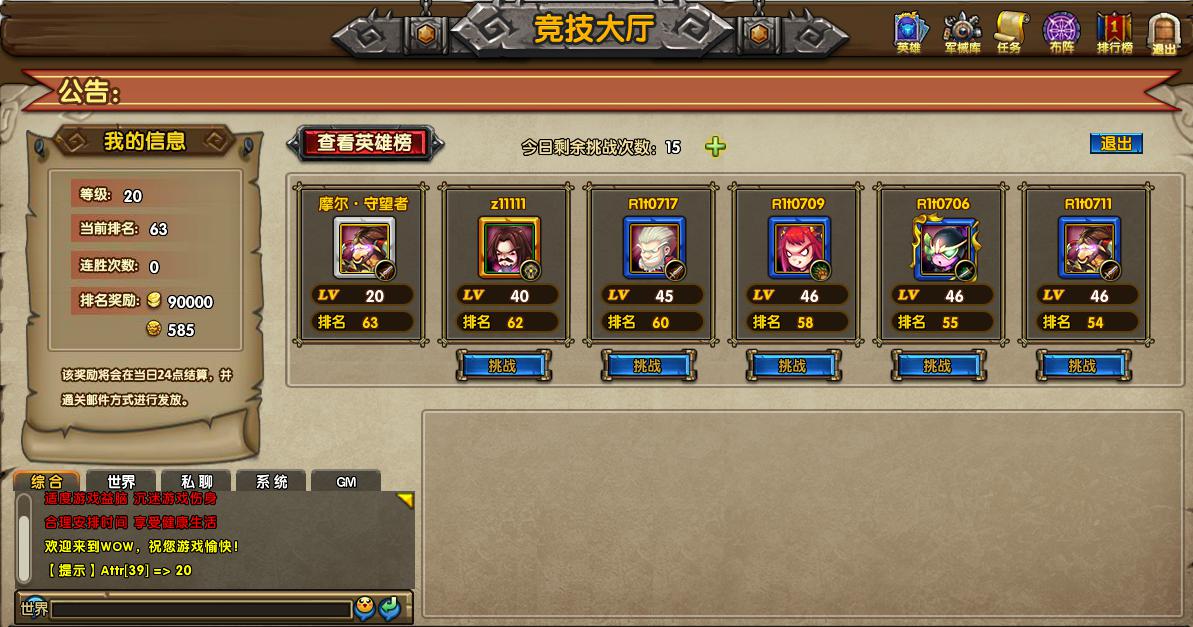Challenge player R1t0717
This screenshot has width=1193, height=627.
tap(647, 366)
